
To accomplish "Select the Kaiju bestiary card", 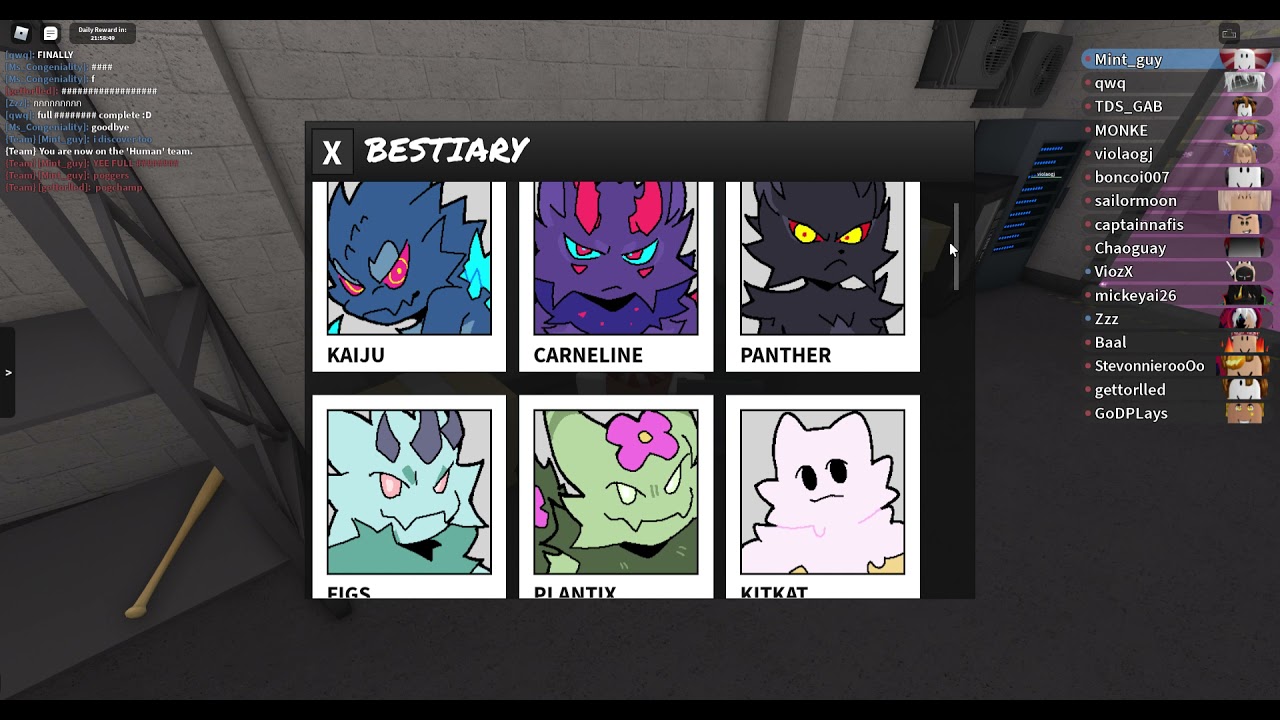I will click(x=409, y=275).
